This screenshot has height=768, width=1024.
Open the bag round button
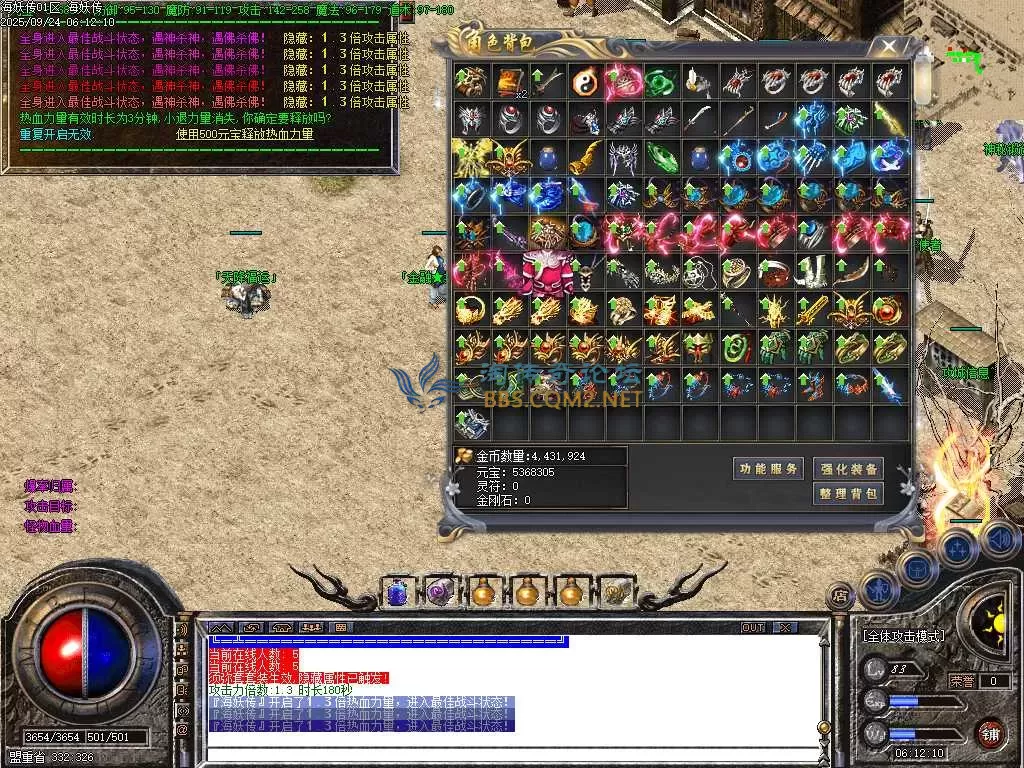(918, 567)
